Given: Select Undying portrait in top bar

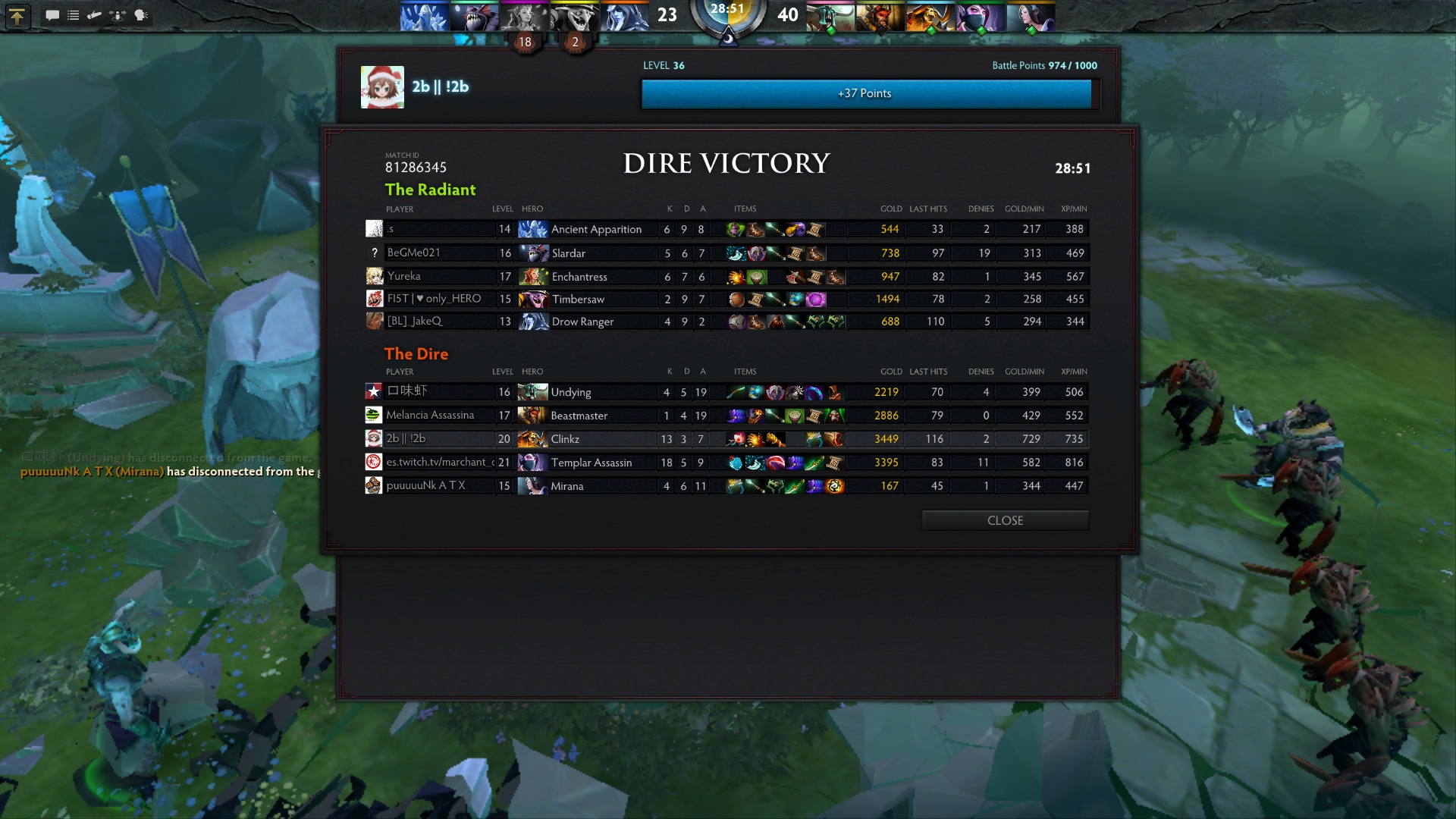Looking at the screenshot, I should click(830, 17).
